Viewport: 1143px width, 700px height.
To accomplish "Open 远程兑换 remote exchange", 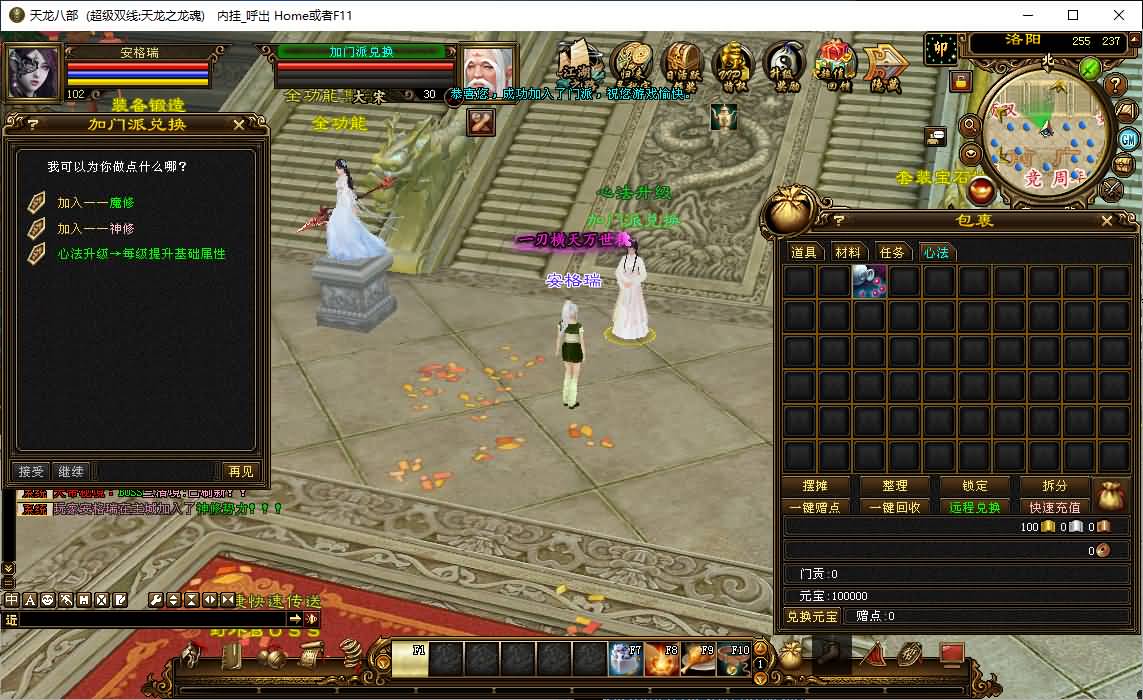I will (x=975, y=507).
